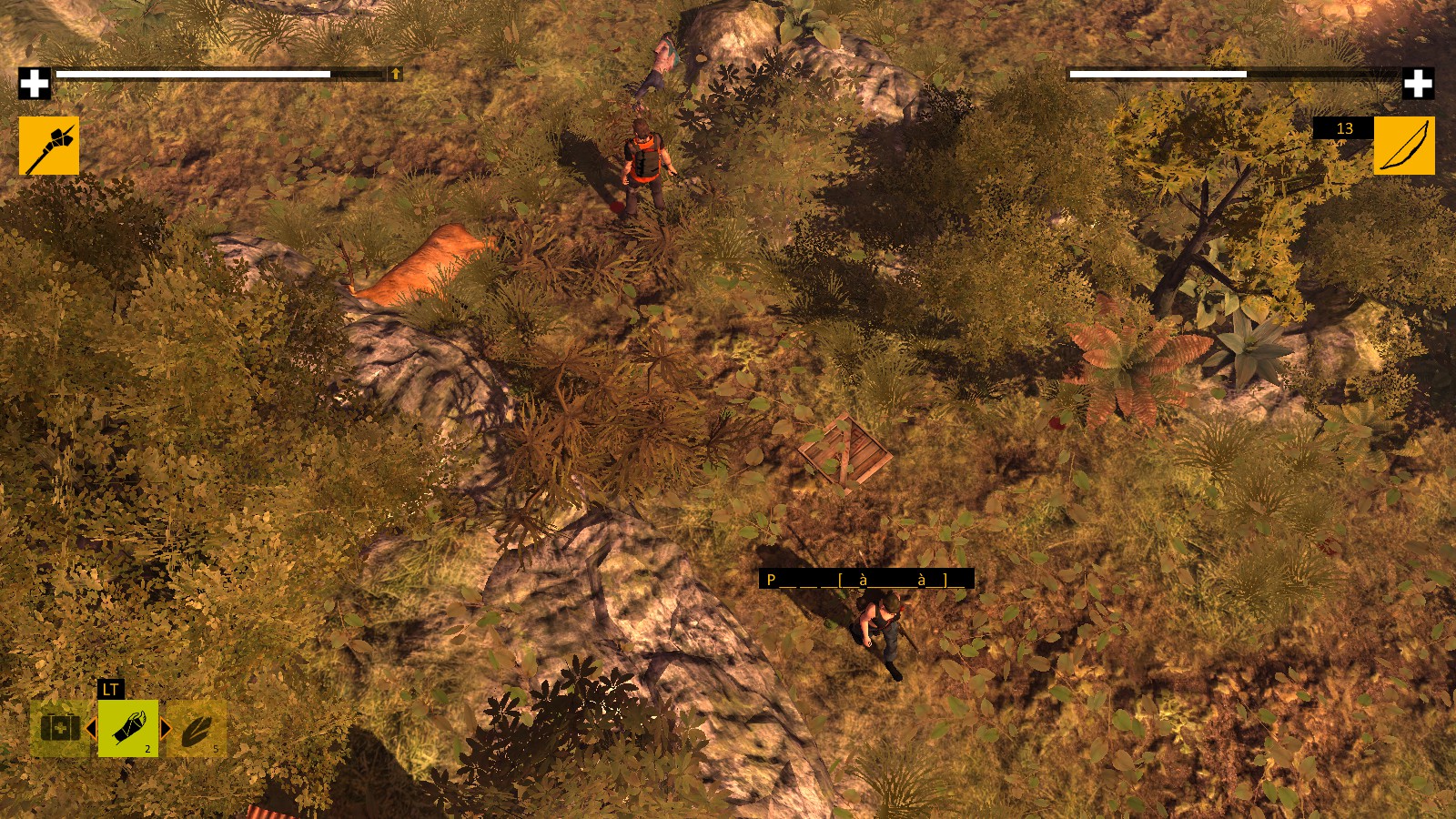Select the equipped spear weapon icon
The image size is (1456, 819).
tap(47, 146)
